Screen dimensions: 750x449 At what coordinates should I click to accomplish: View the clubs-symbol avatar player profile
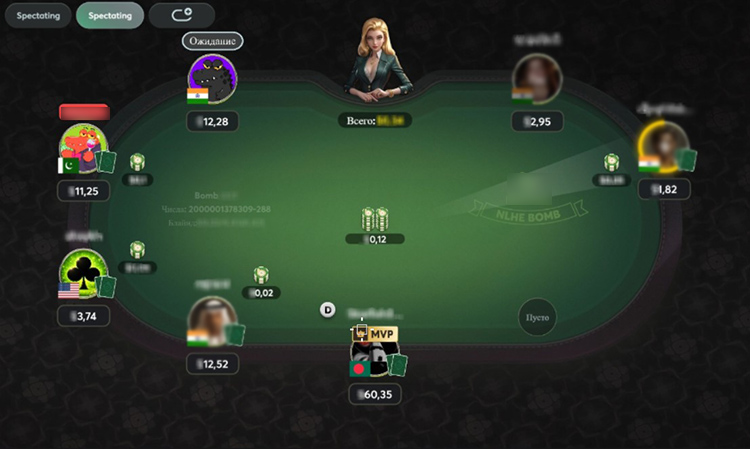click(82, 273)
